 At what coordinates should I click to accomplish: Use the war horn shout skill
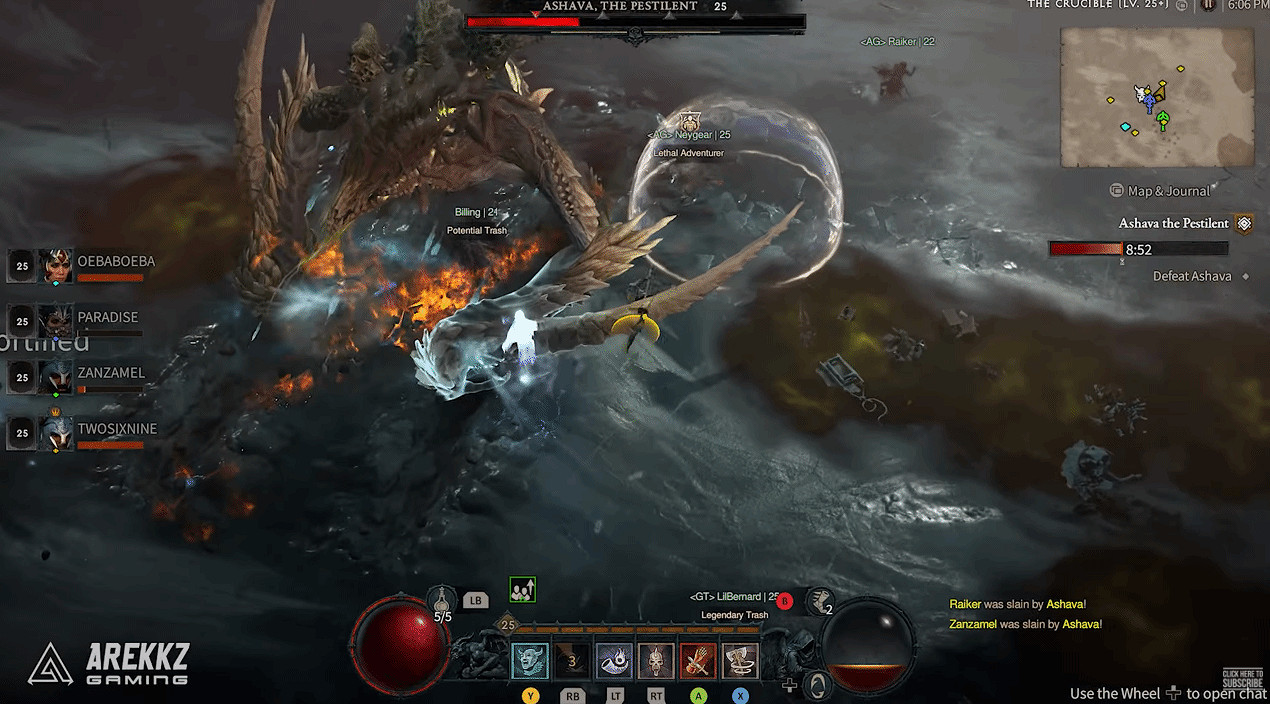pos(614,661)
